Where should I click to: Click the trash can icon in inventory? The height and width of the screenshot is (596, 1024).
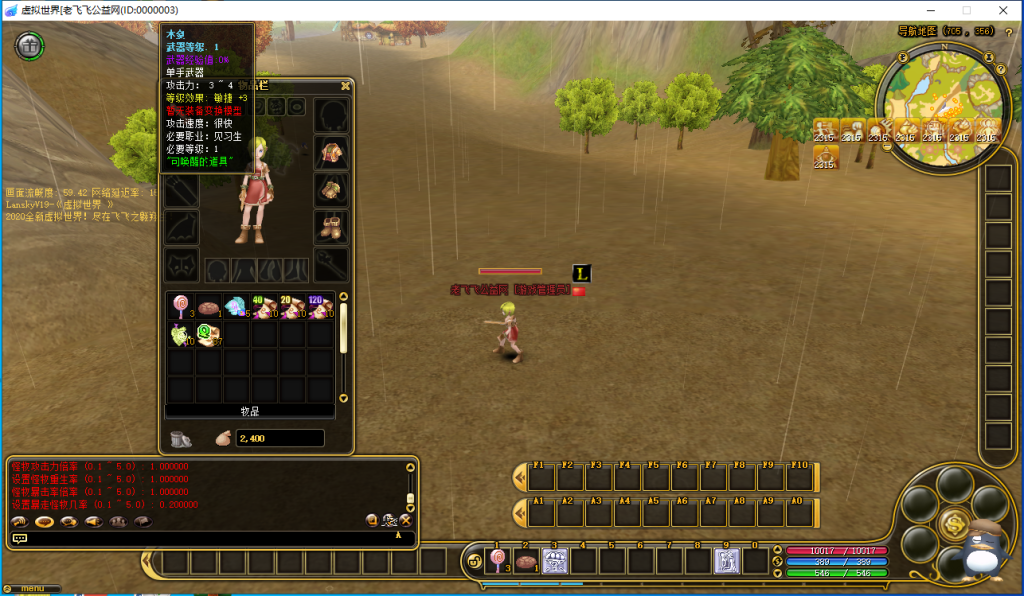pos(181,438)
